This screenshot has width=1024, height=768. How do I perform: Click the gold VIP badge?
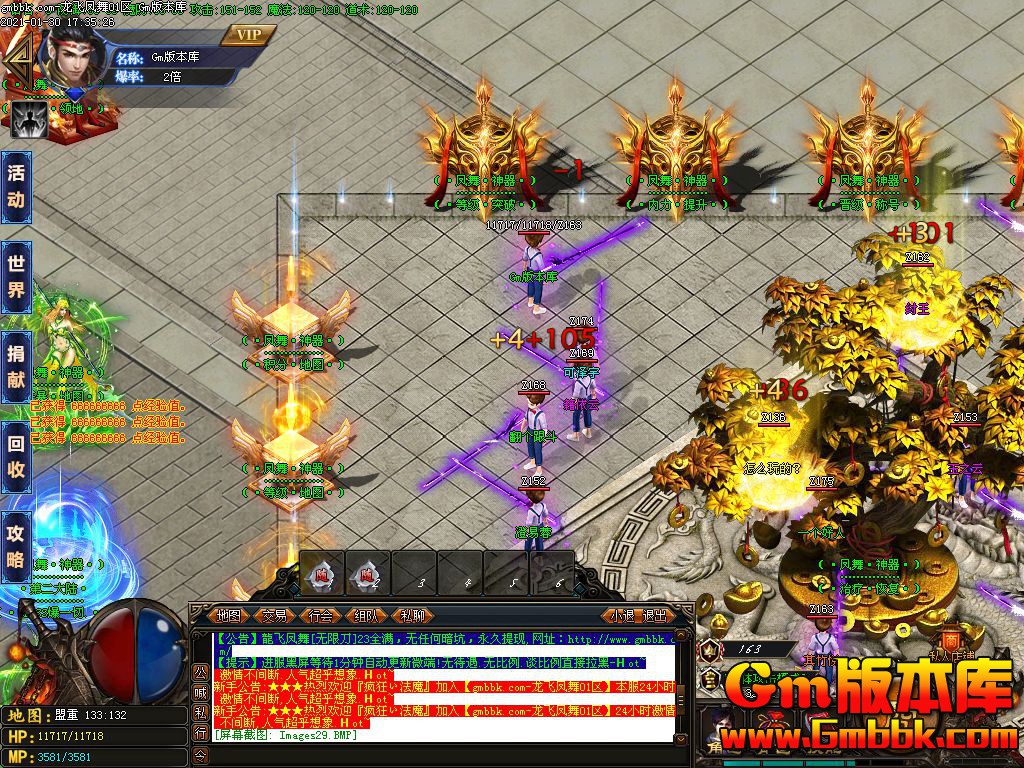click(x=248, y=35)
